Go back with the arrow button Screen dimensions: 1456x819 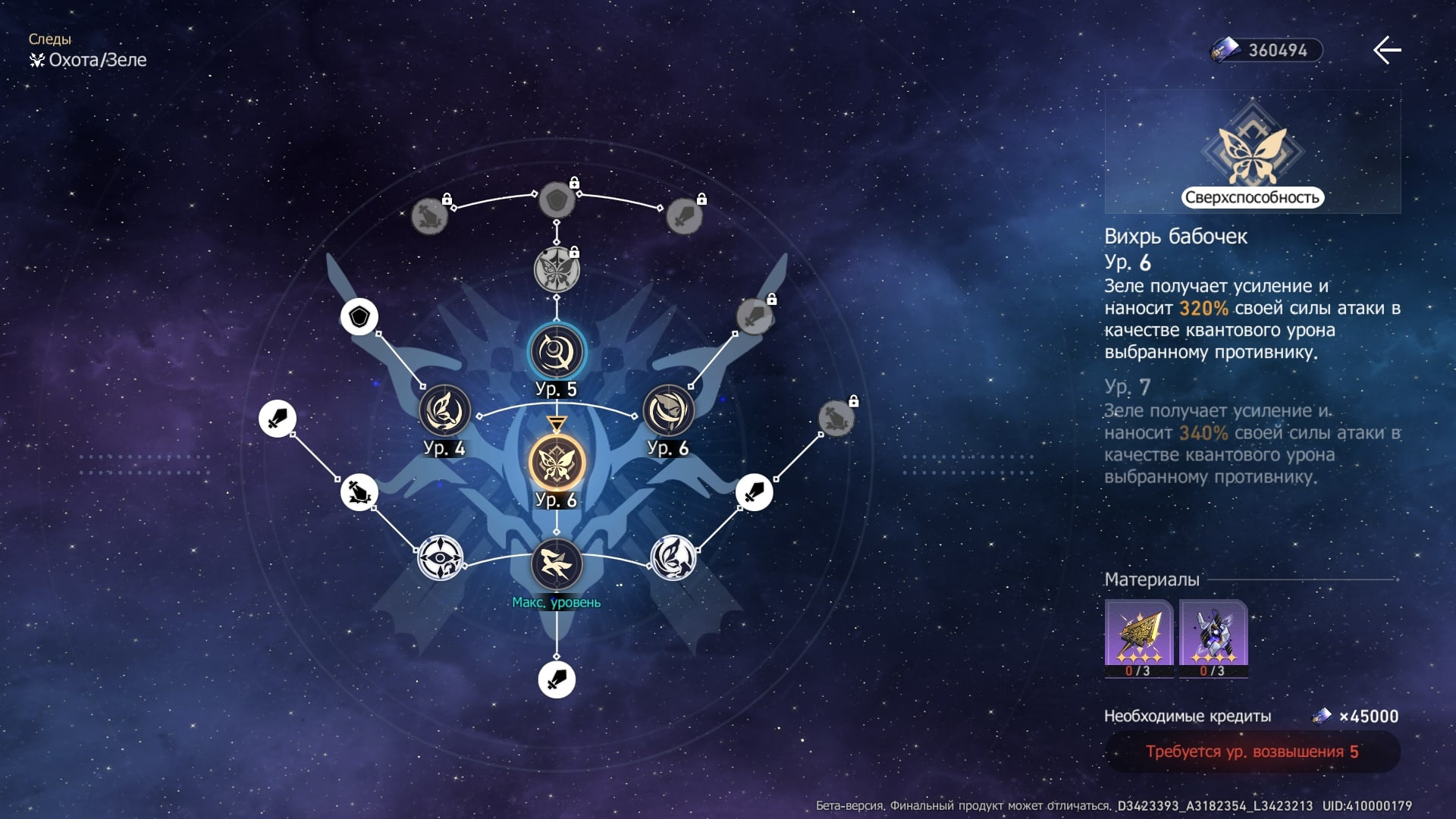click(1387, 50)
